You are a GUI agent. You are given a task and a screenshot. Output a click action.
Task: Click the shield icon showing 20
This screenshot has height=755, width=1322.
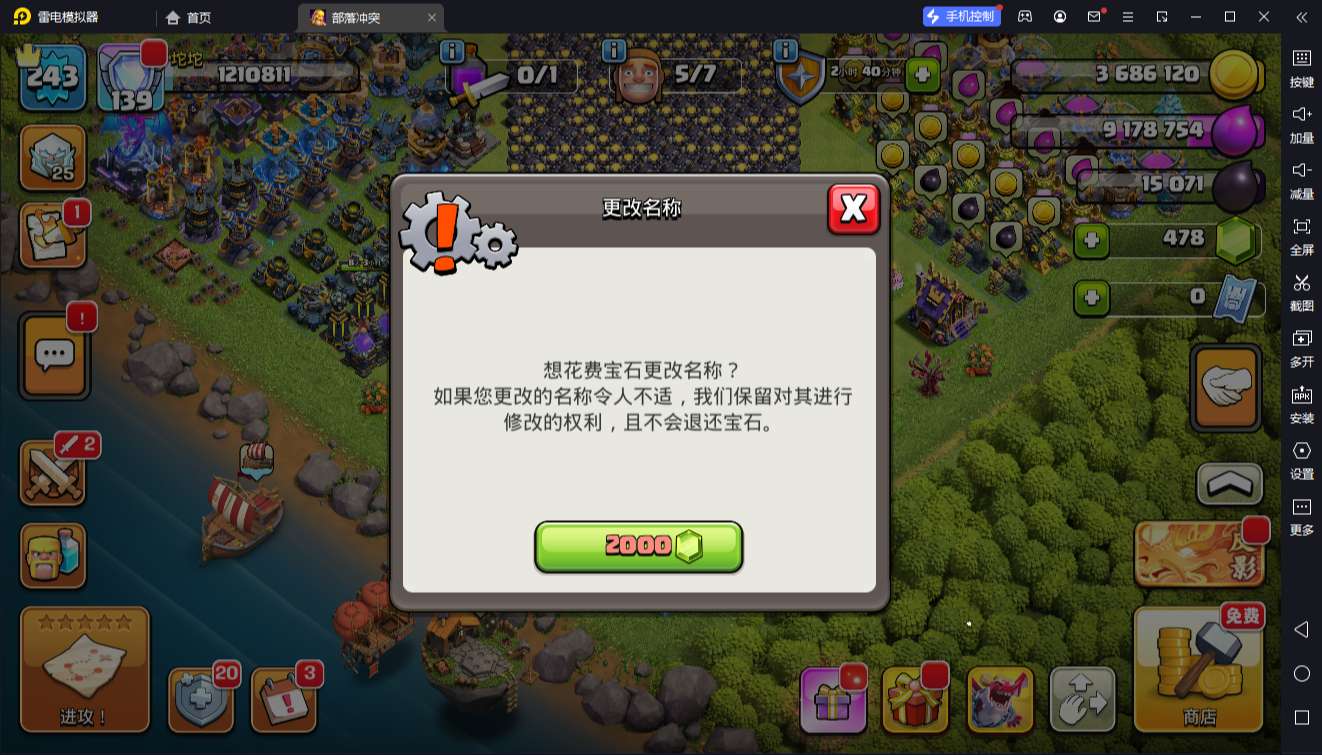(x=201, y=699)
